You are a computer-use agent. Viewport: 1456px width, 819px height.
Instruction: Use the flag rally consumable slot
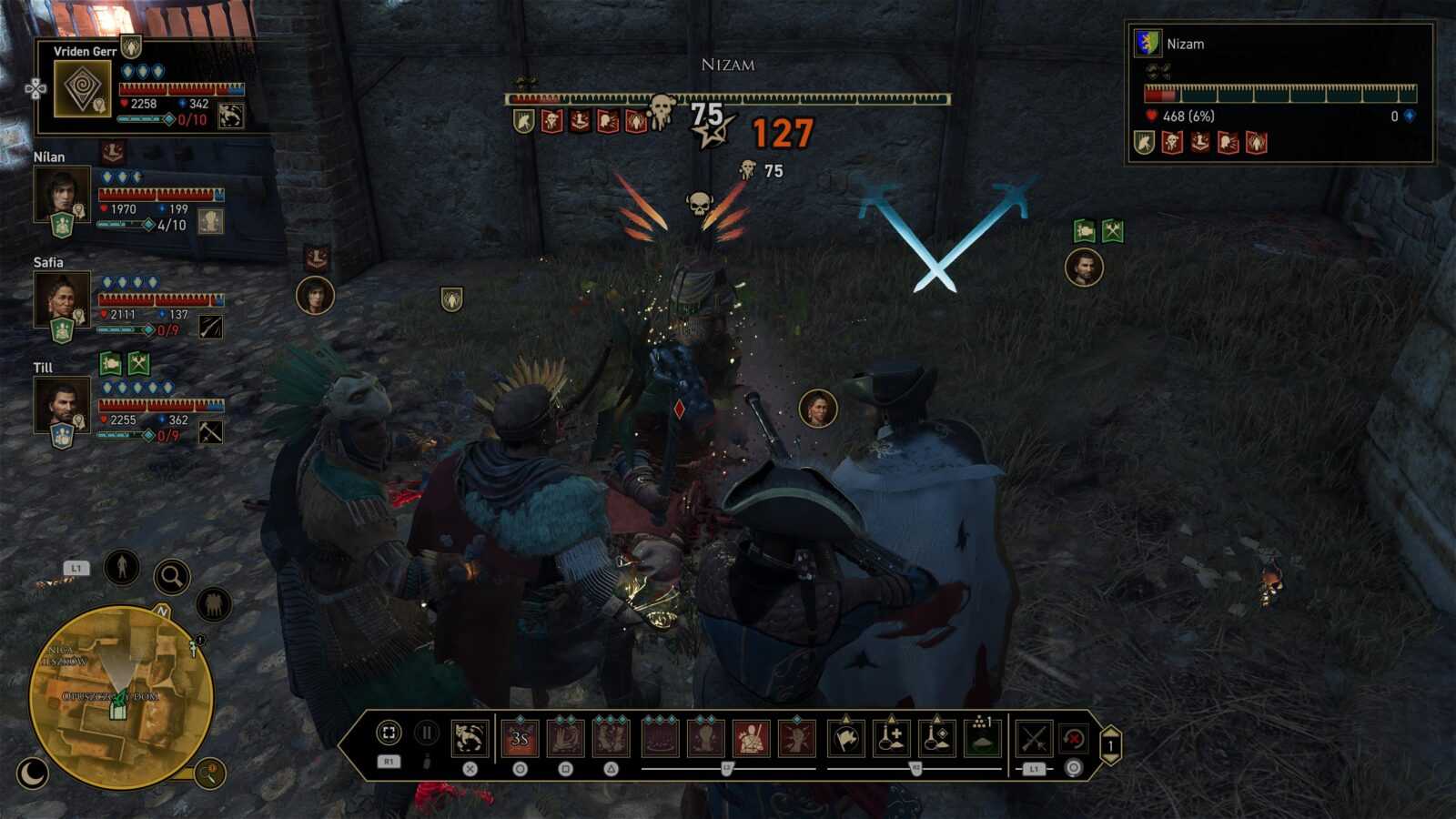845,738
